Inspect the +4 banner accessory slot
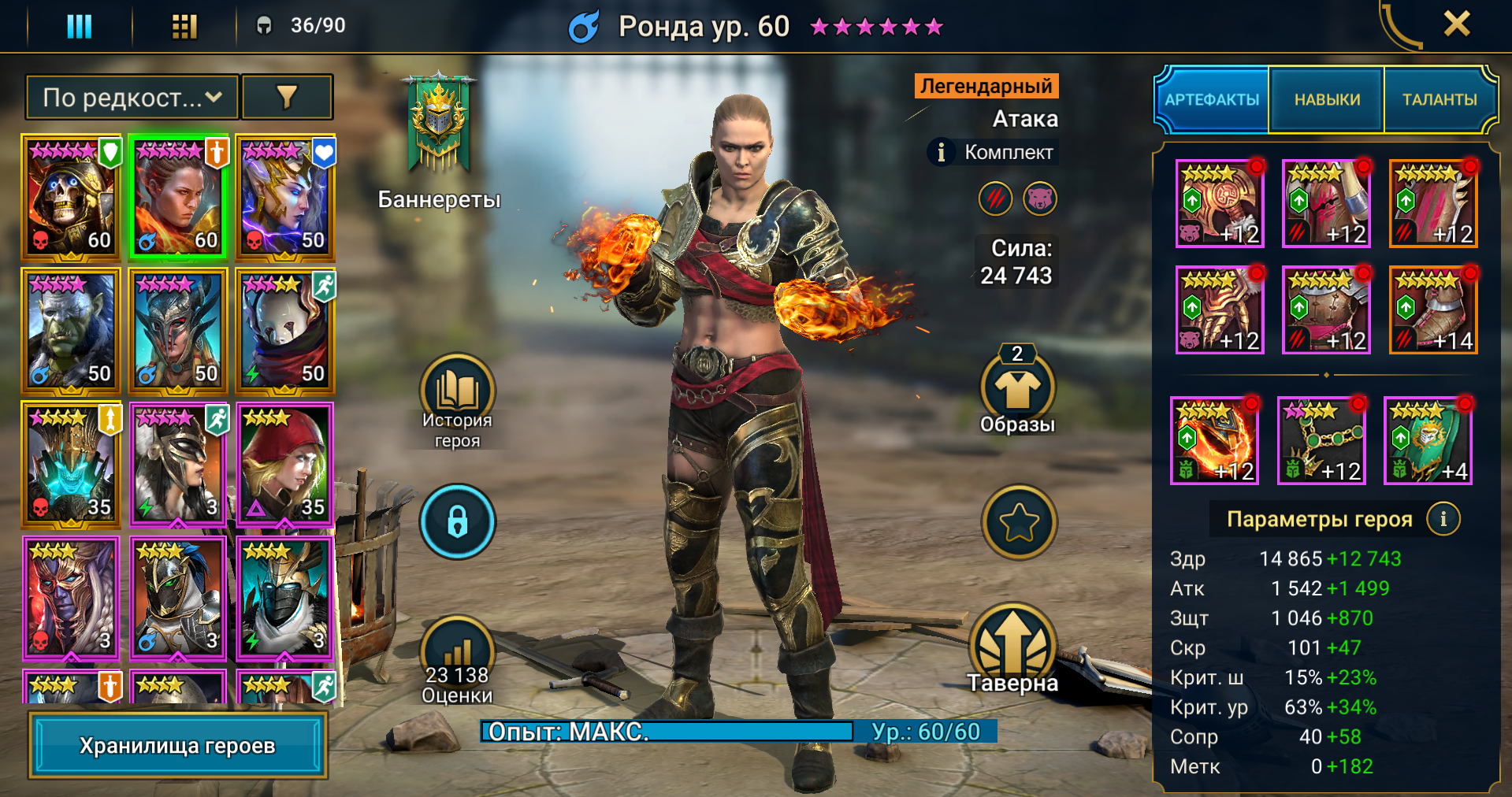 point(1428,440)
